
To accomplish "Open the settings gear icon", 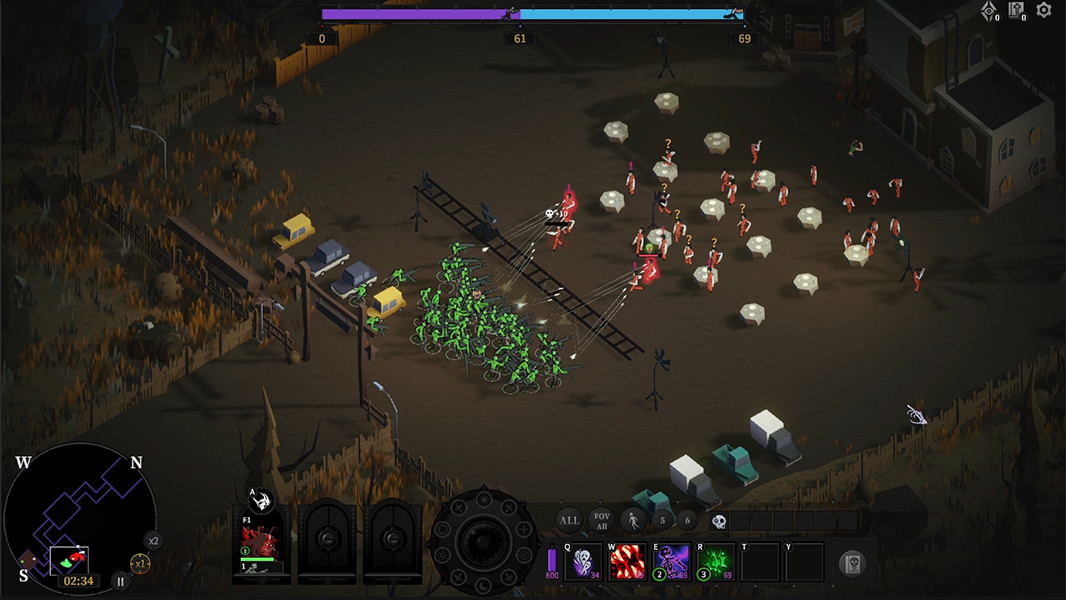I will tap(1044, 10).
